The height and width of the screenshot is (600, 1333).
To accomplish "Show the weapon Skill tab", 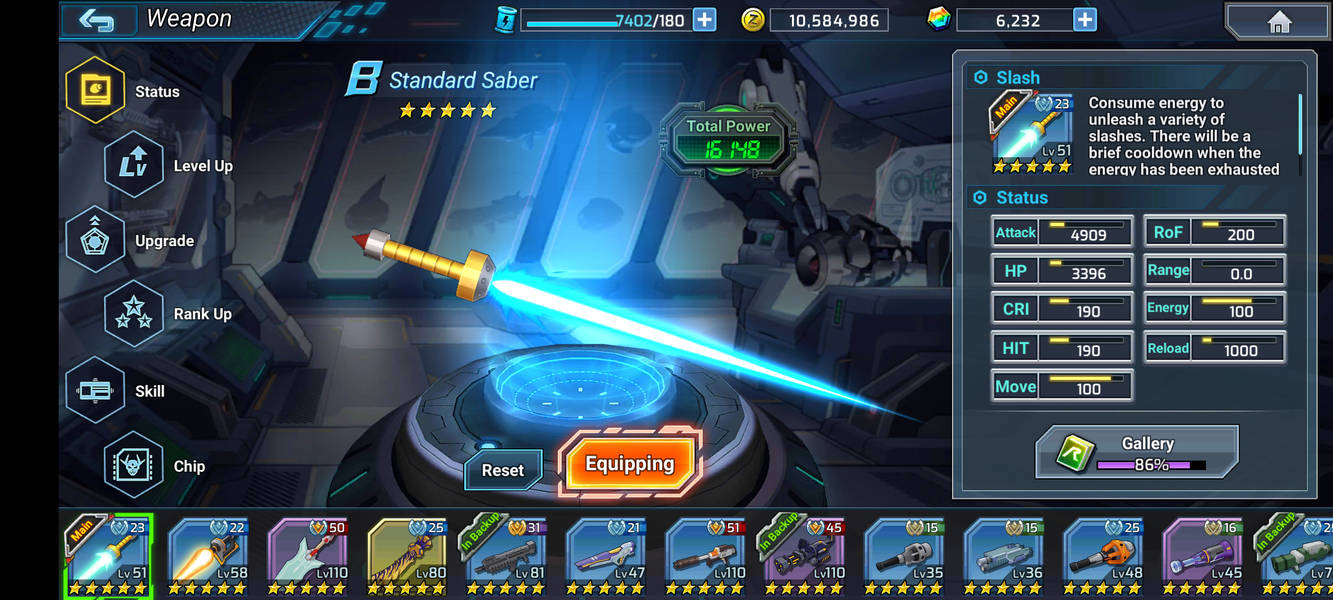I will pos(96,390).
